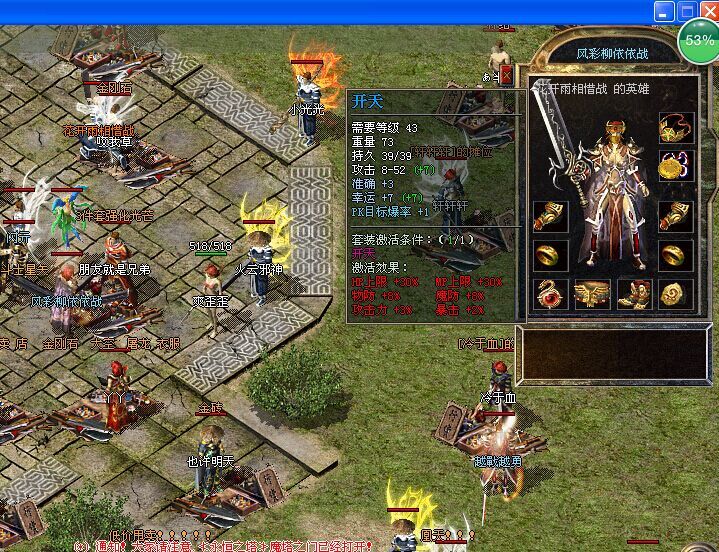Minimize the game window
Image resolution: width=719 pixels, height=552 pixels.
[x=664, y=12]
